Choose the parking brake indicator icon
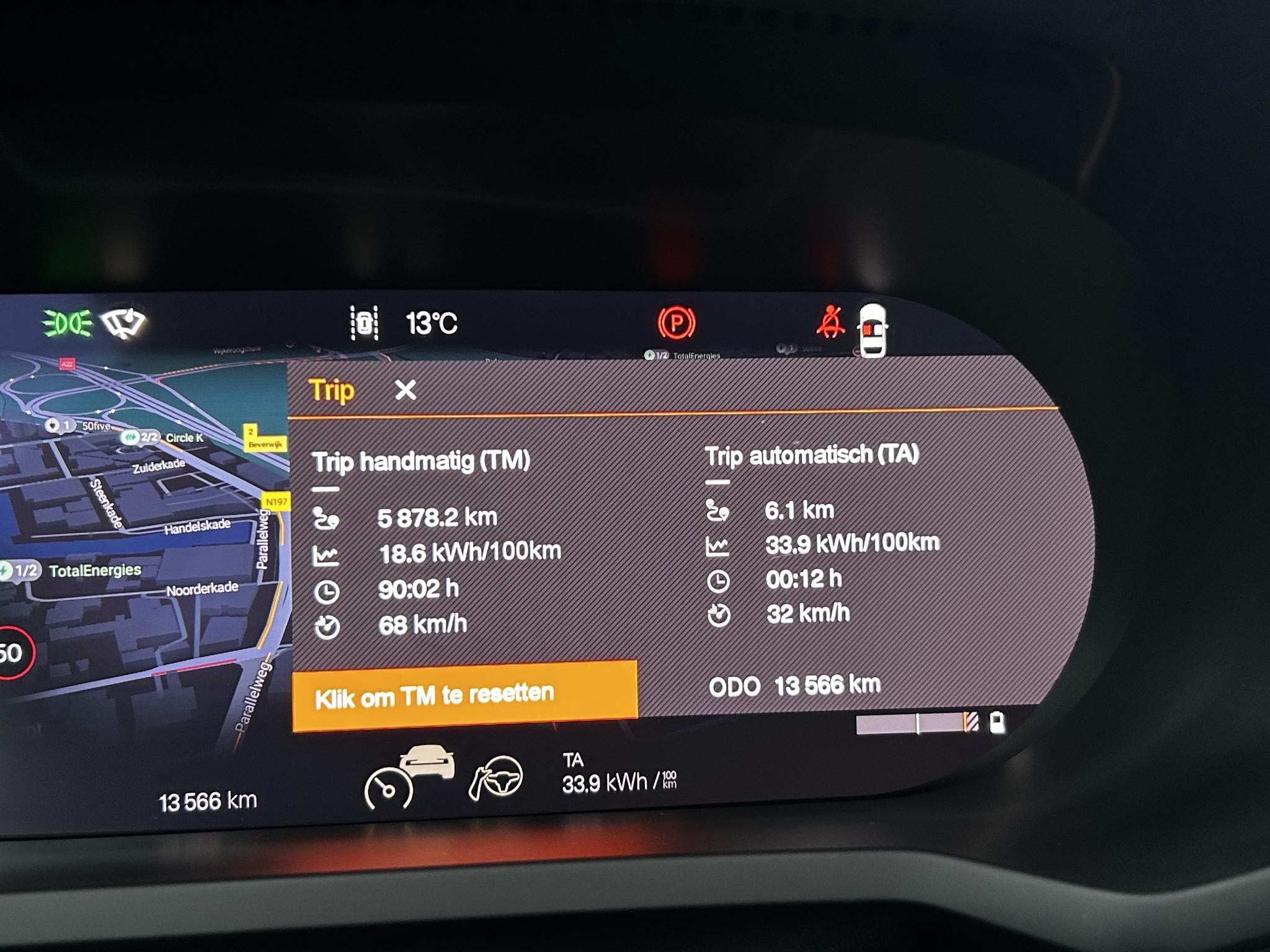The image size is (1270, 952). (676, 323)
